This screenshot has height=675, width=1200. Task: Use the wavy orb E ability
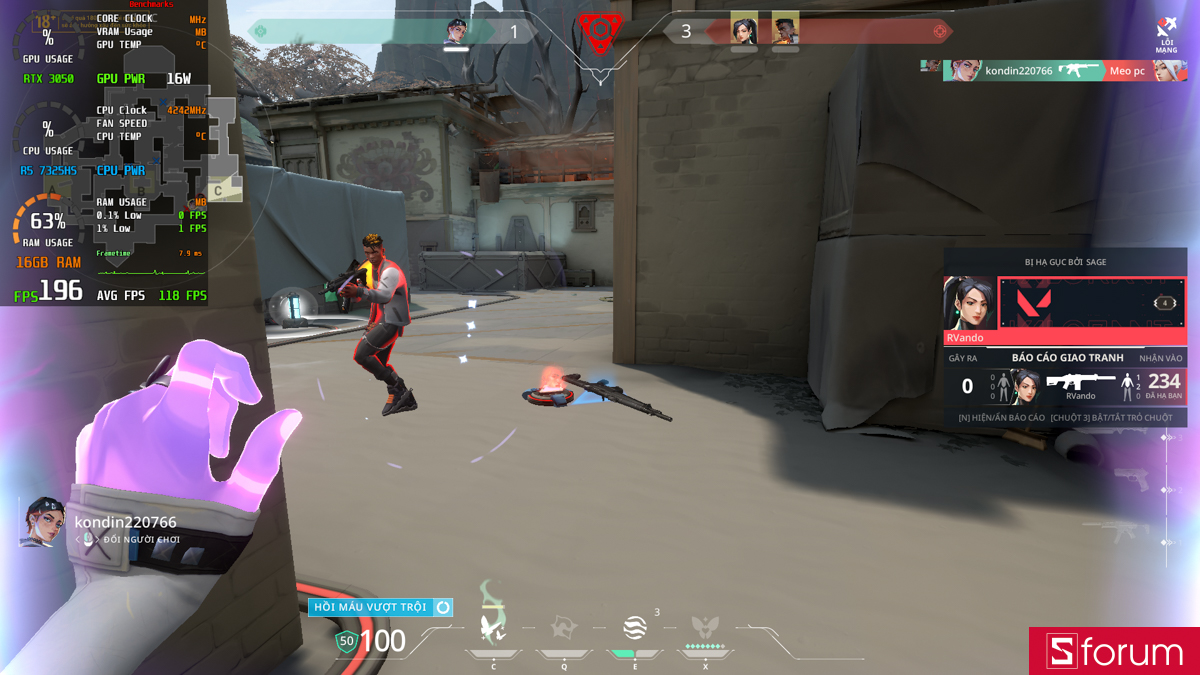(634, 628)
